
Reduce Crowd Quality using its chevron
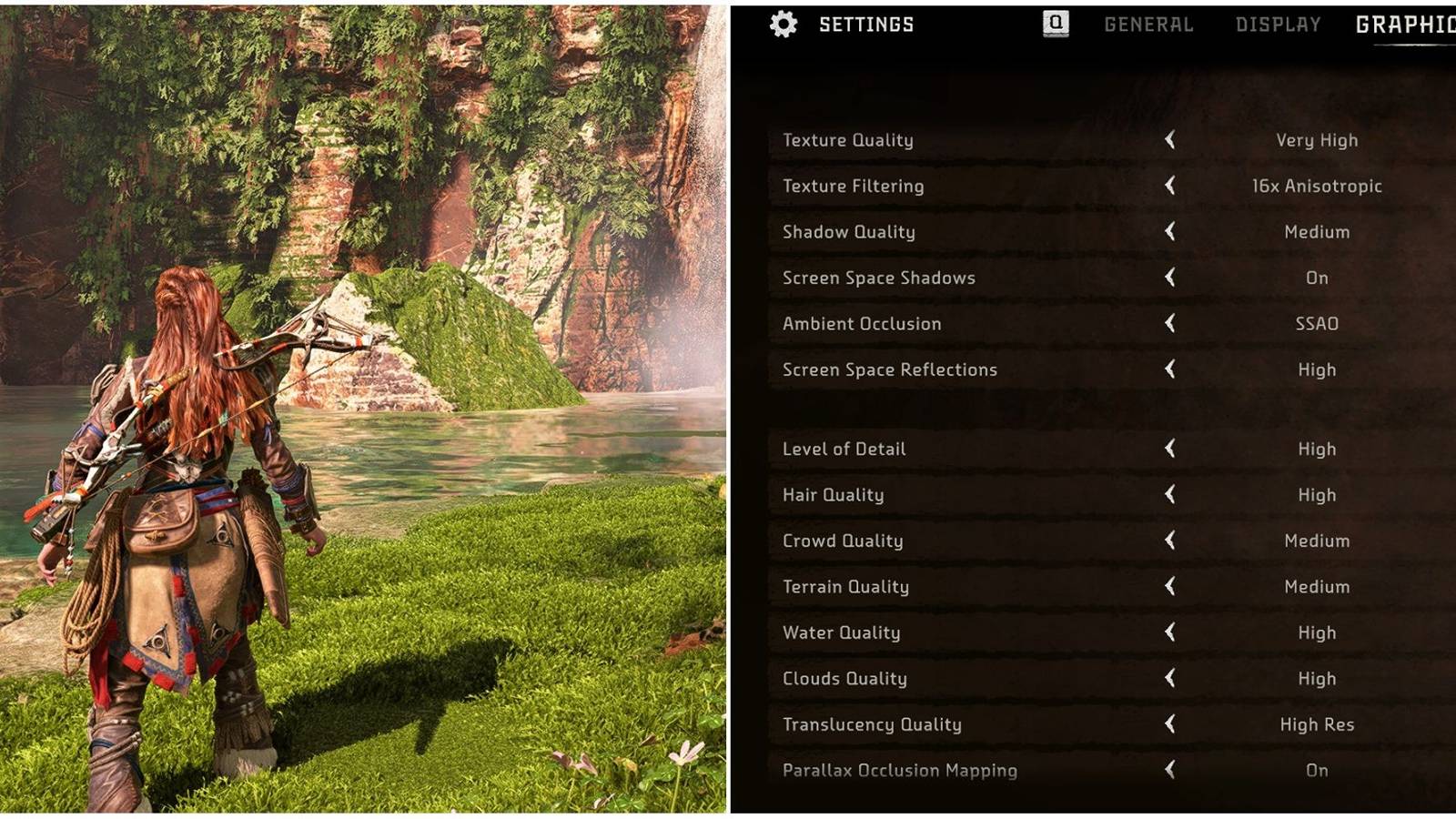coord(1172,541)
